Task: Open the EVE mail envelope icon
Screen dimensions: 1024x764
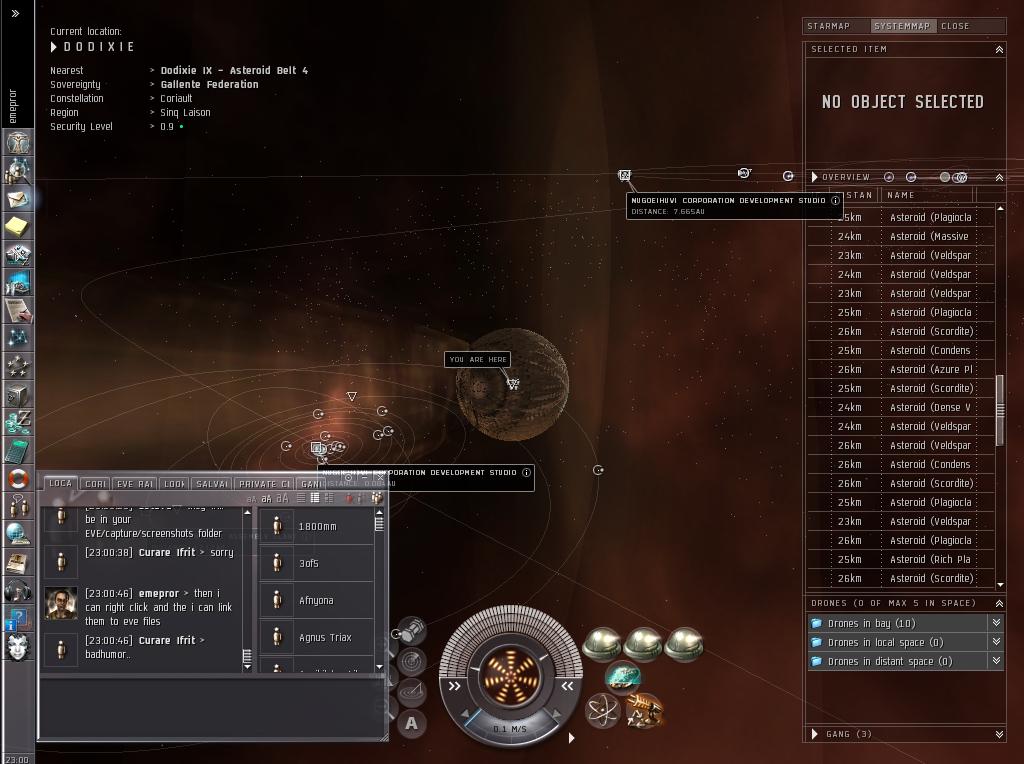Action: coord(18,199)
